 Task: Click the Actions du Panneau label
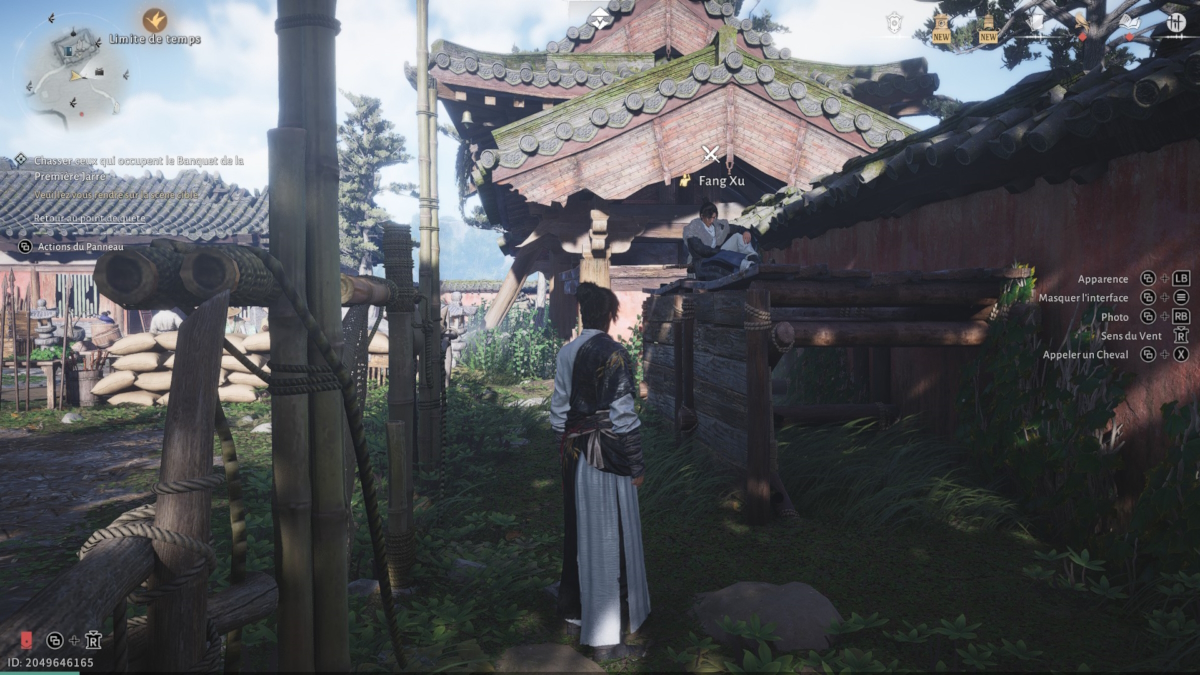pos(81,247)
